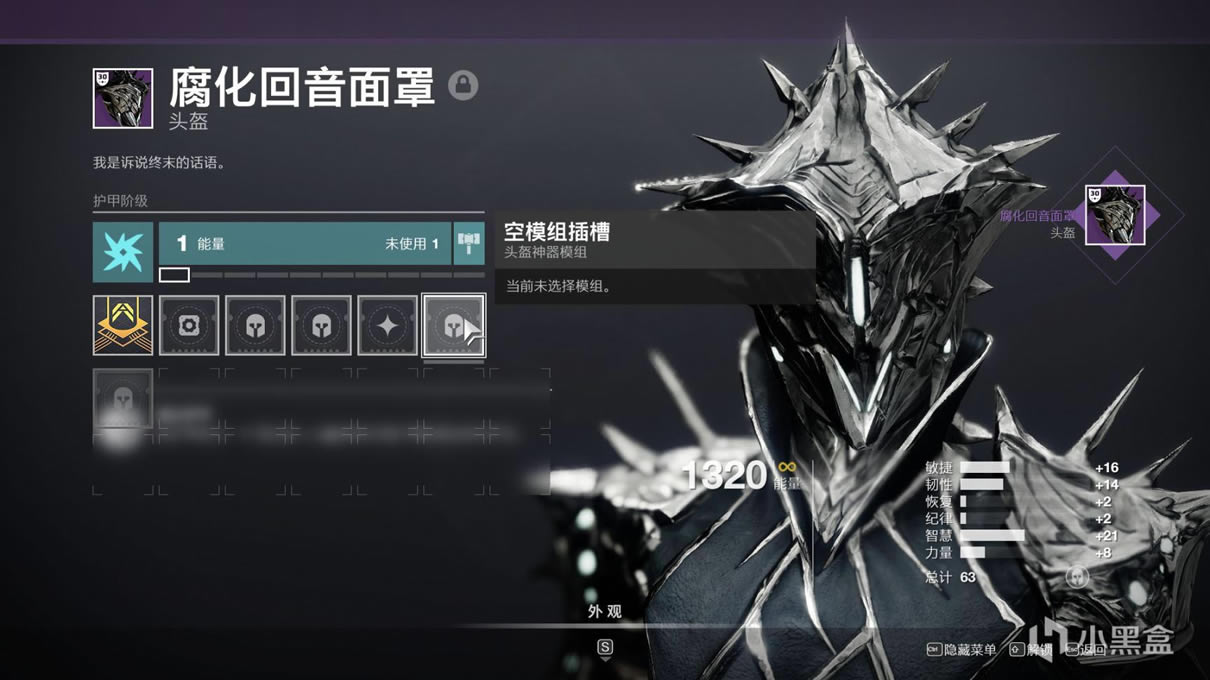The width and height of the screenshot is (1210, 680).
Task: Switch to the 外观 appearance section
Action: tap(605, 611)
